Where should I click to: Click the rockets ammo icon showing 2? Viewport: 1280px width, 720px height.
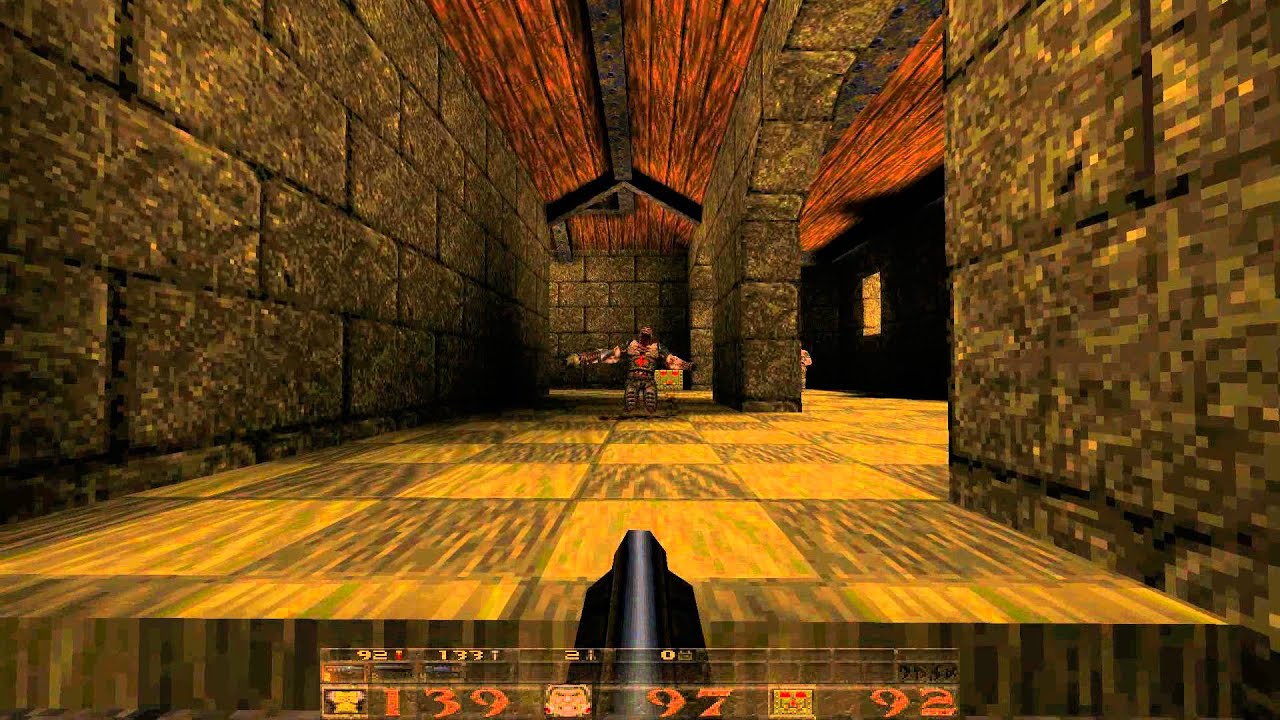(x=590, y=655)
